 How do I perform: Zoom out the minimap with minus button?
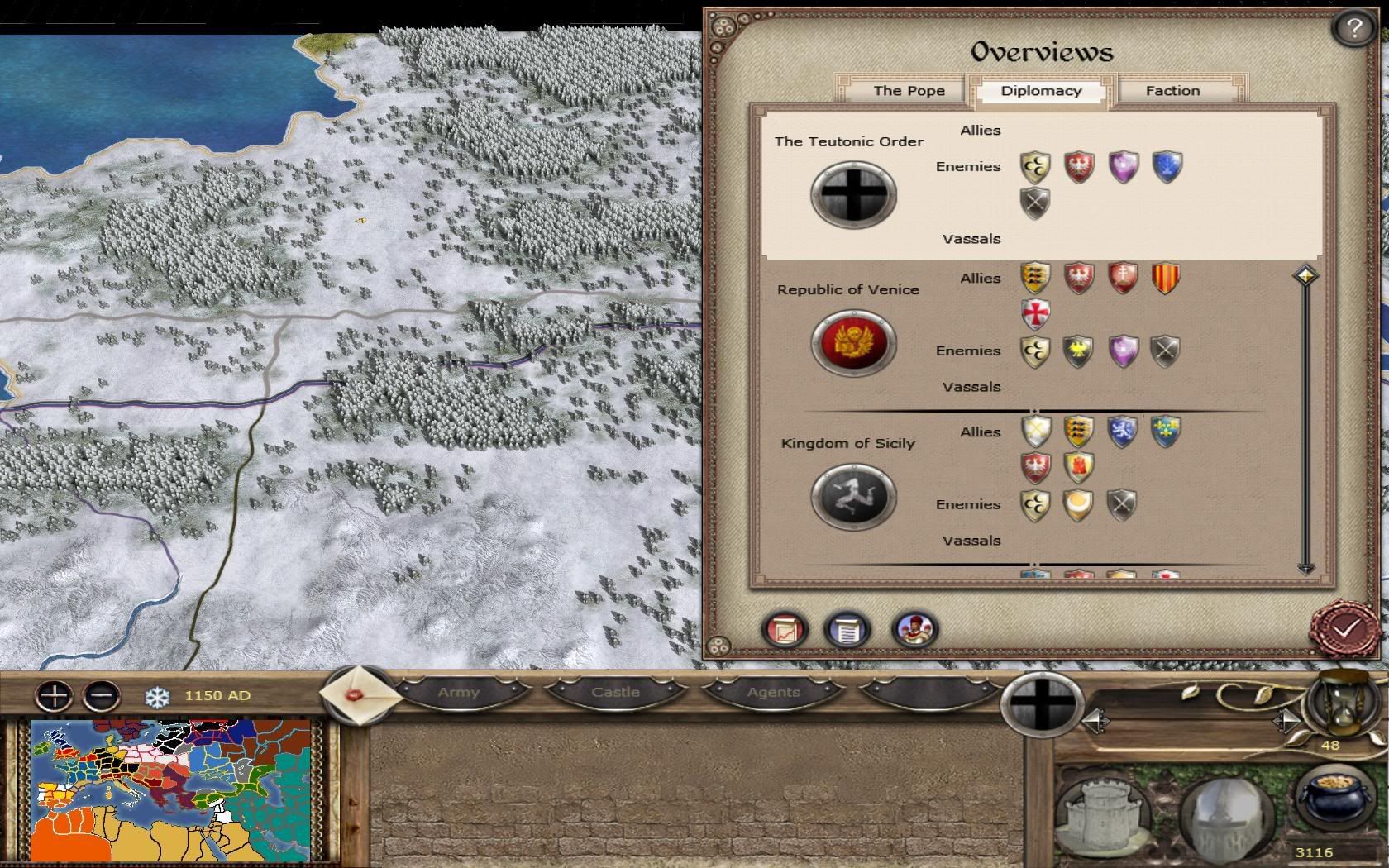102,695
